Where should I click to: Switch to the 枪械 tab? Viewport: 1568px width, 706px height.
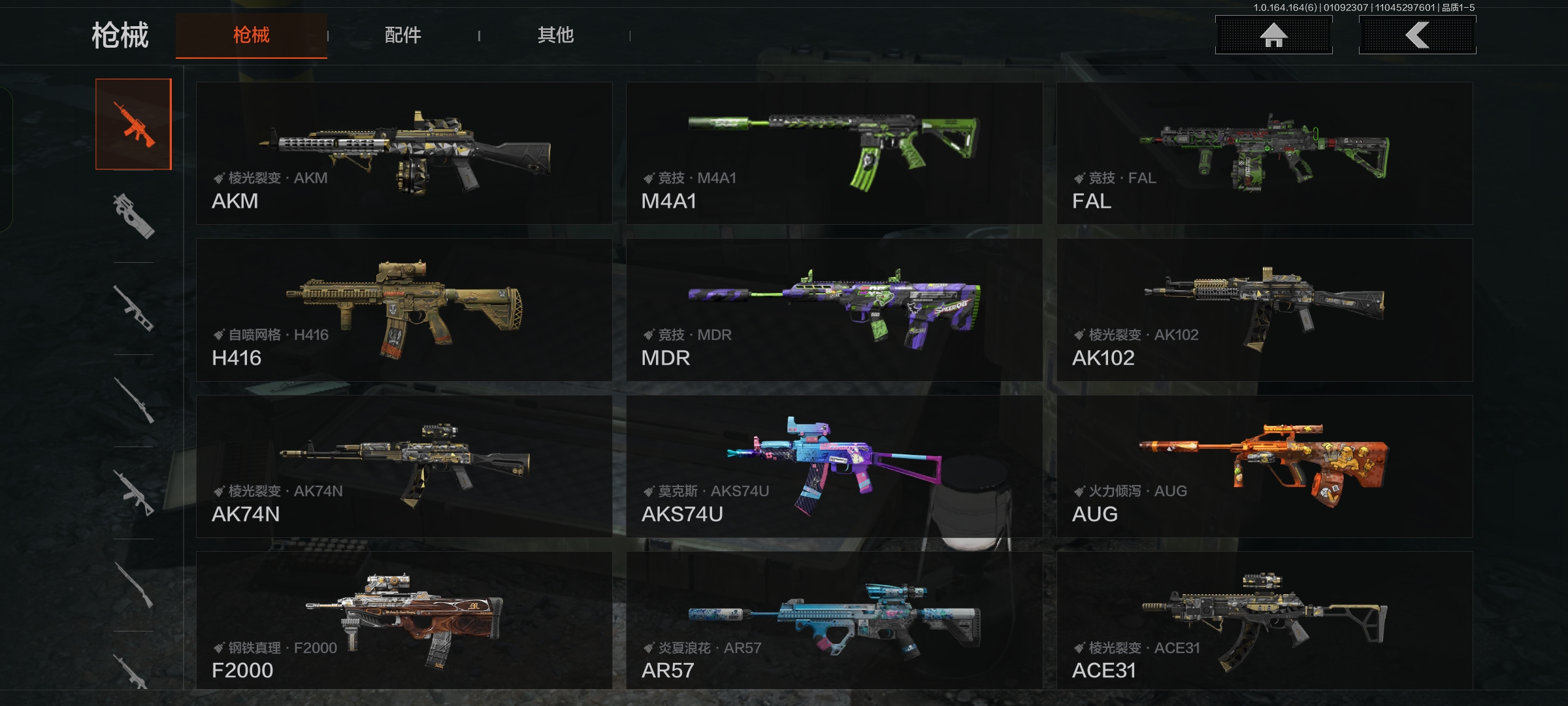[x=252, y=35]
